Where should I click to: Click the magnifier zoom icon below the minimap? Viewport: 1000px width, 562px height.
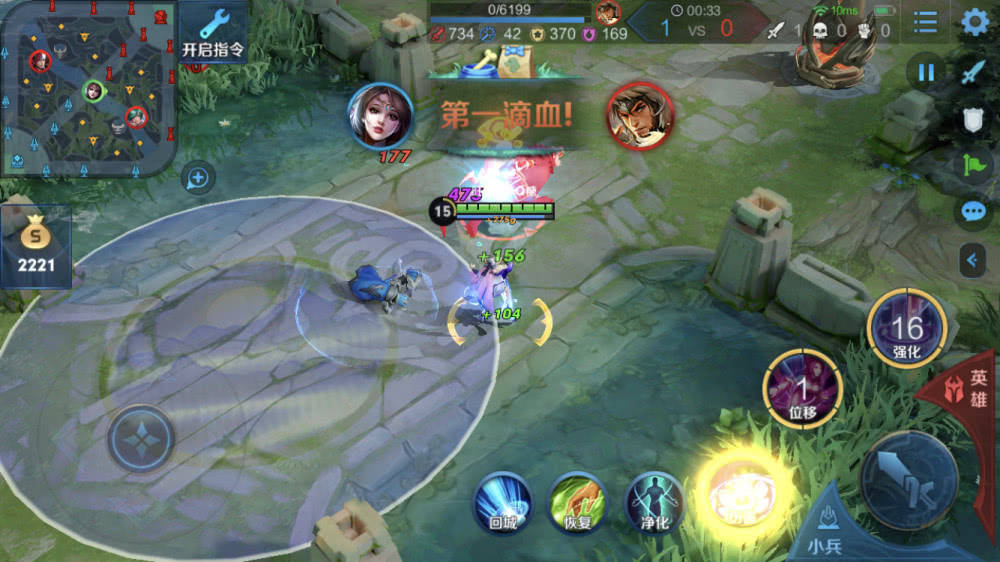[198, 179]
